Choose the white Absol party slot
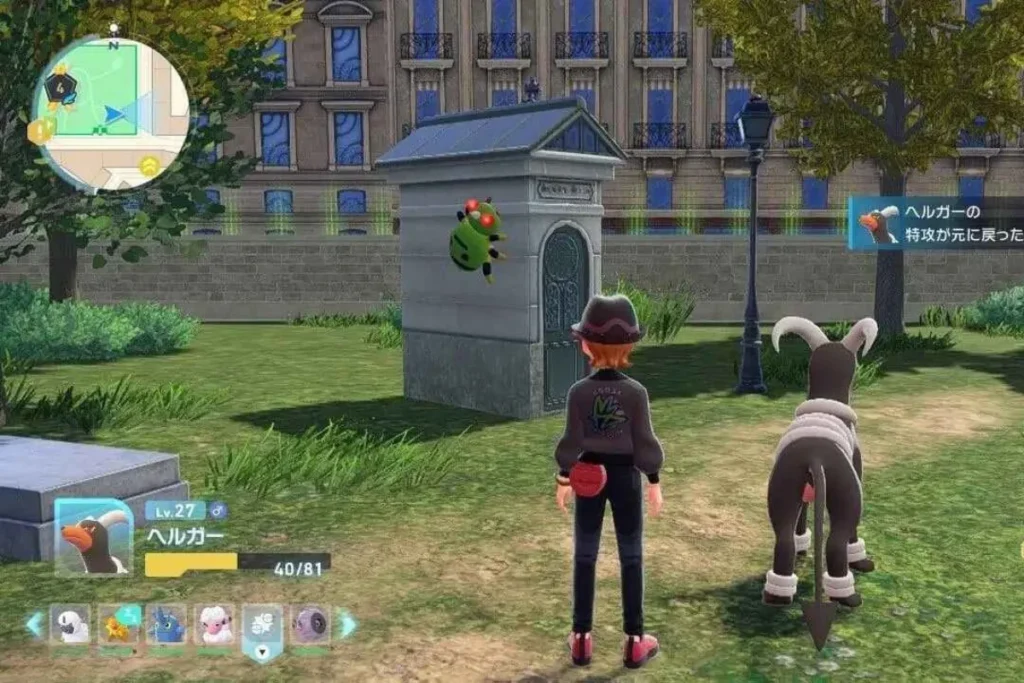The image size is (1024, 683). tap(70, 625)
